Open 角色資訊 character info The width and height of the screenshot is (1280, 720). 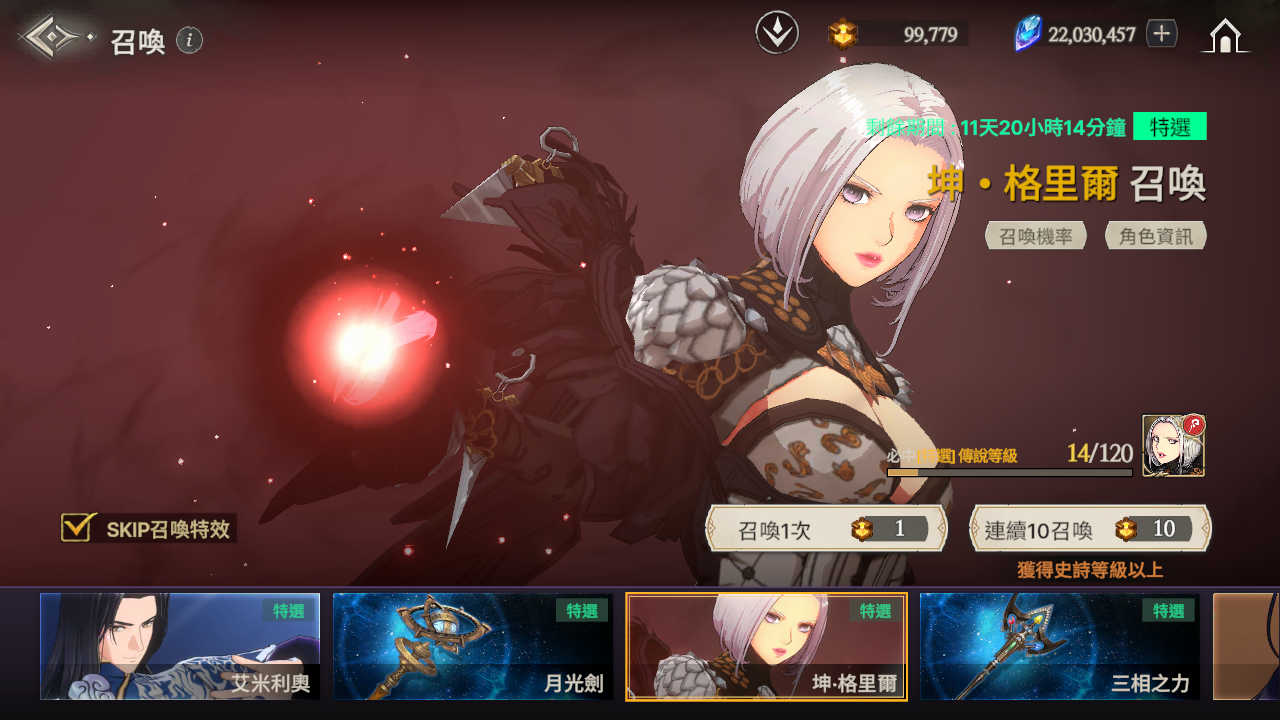pos(1156,236)
